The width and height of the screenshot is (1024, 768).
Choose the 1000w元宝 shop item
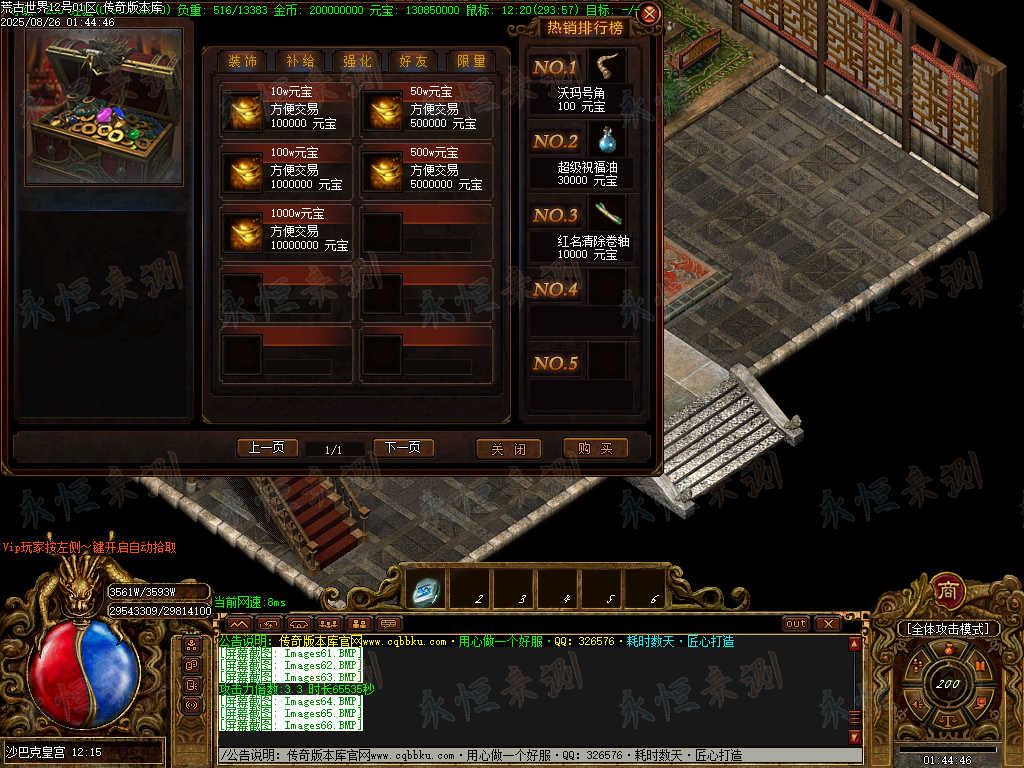286,231
